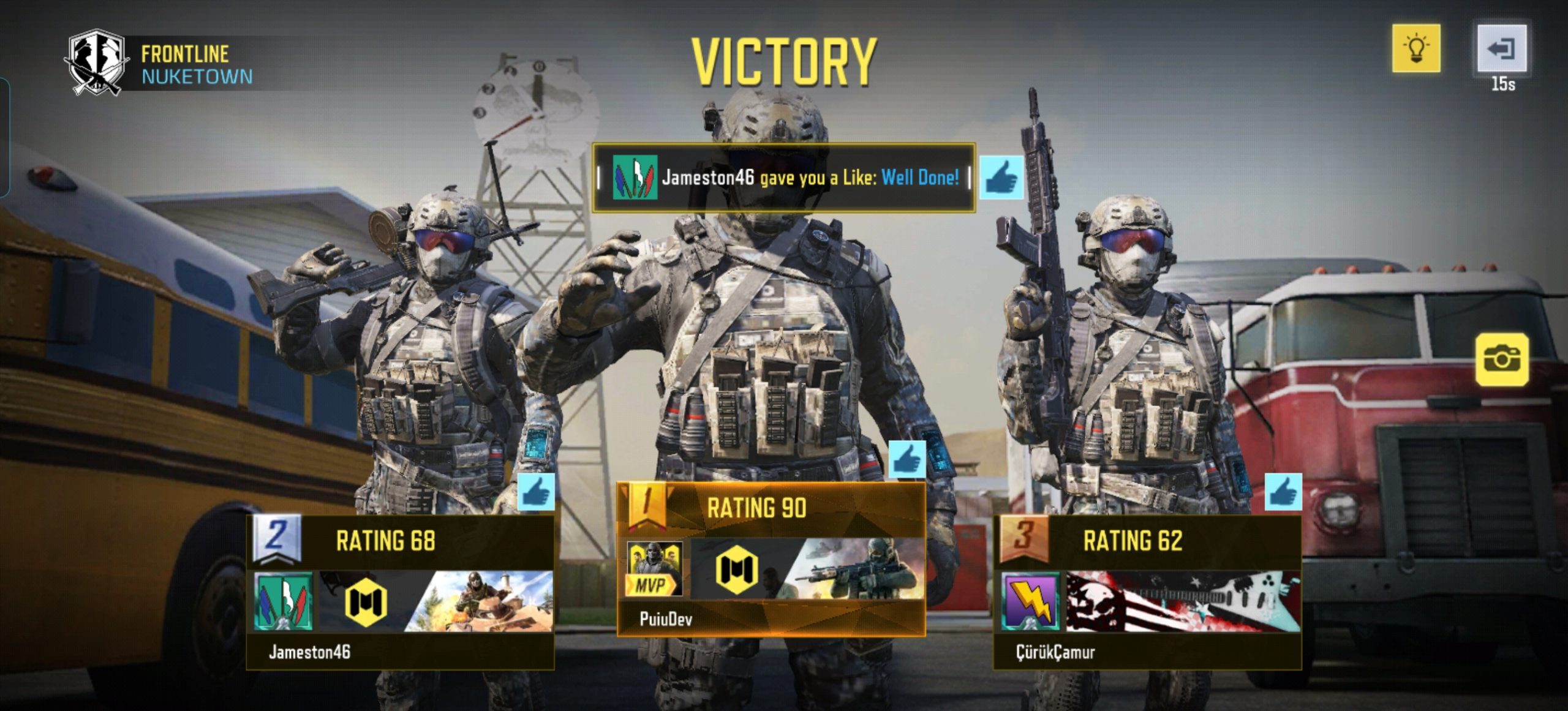
Task: Exit the victory screen with the leave button
Action: click(1501, 48)
